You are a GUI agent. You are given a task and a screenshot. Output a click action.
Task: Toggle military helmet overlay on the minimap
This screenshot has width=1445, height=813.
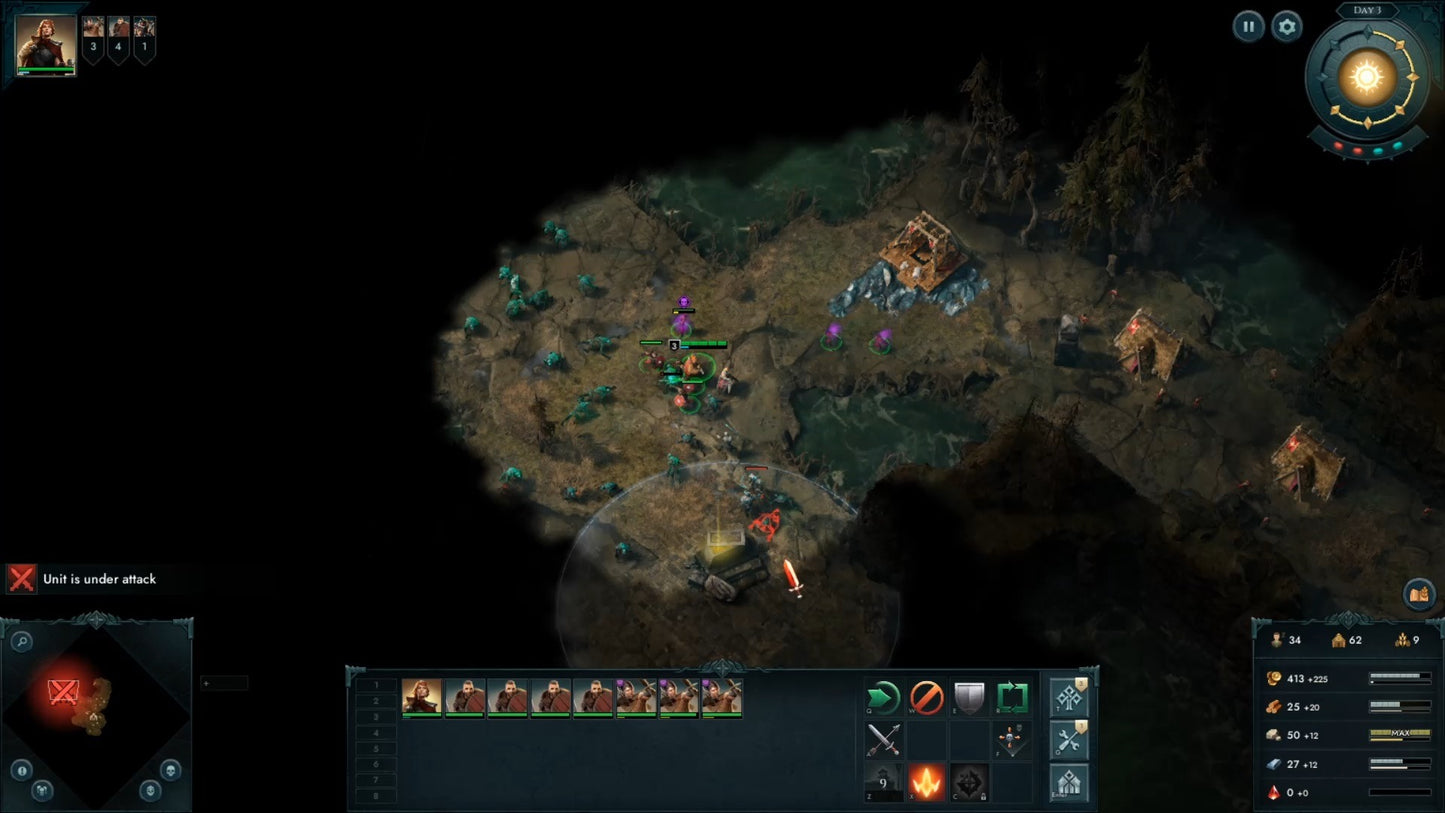[150, 791]
